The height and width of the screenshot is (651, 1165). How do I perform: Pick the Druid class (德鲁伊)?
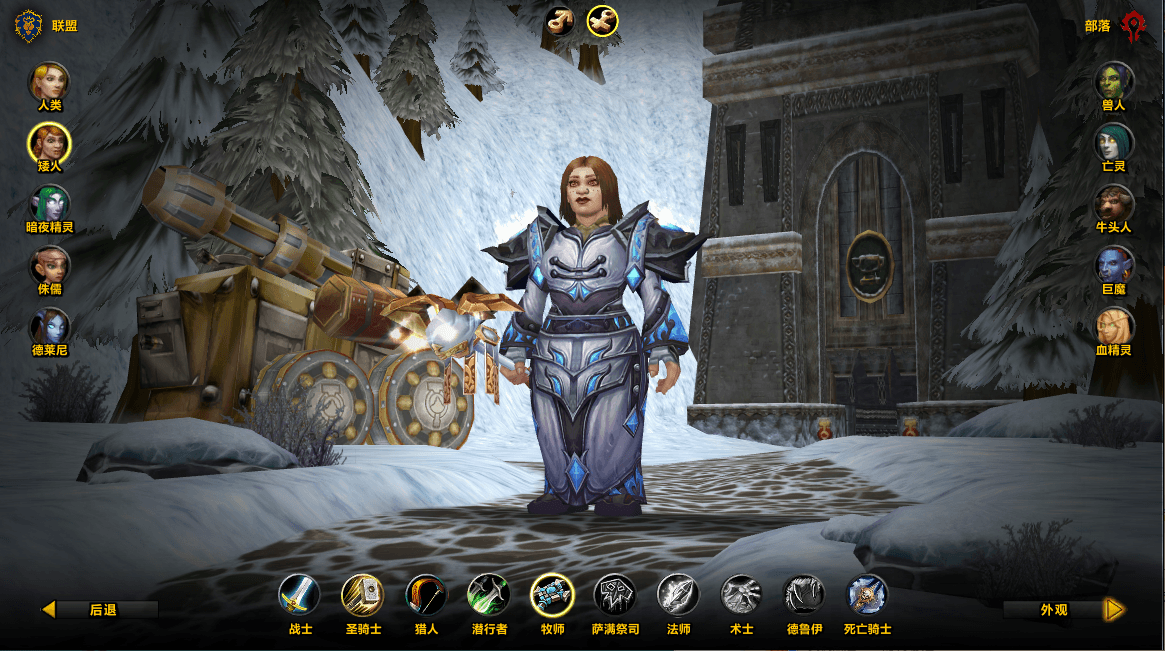tap(804, 594)
